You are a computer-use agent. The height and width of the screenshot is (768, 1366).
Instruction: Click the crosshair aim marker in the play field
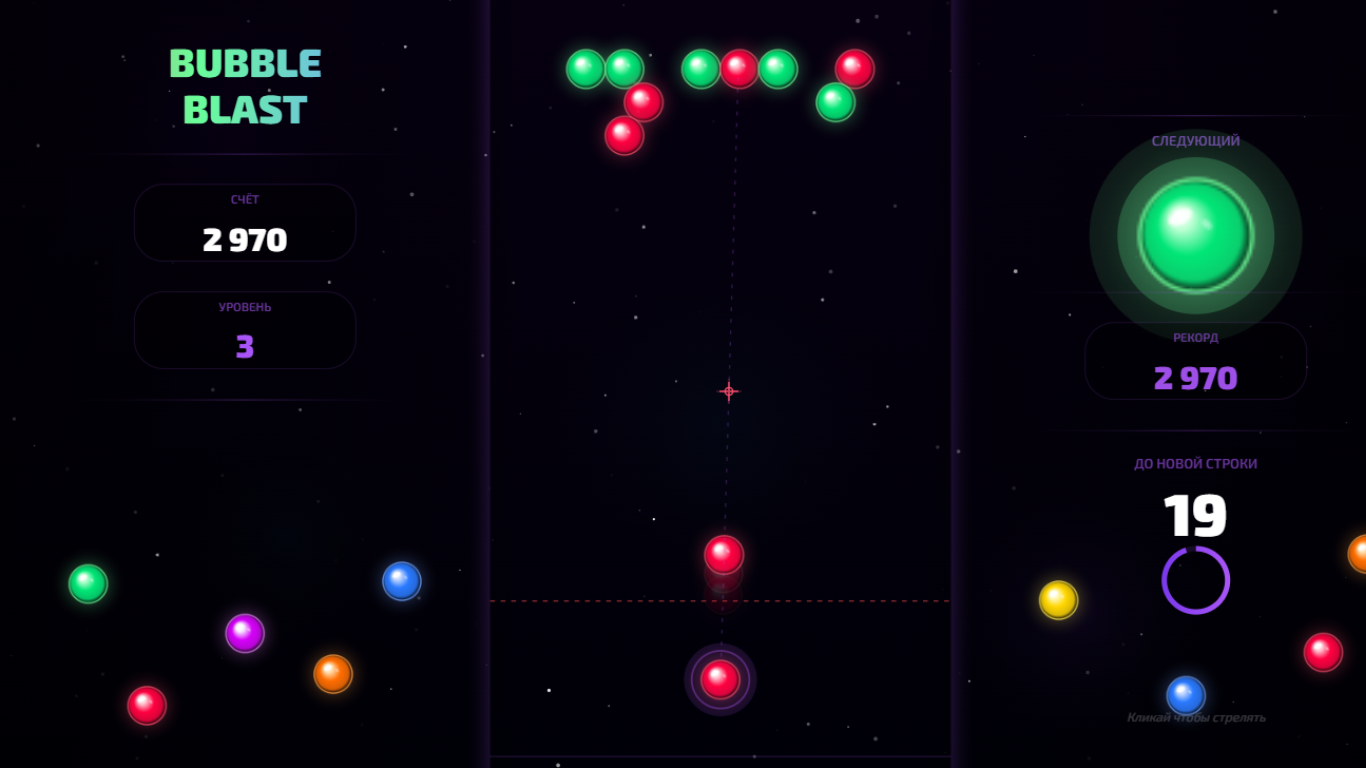729,391
